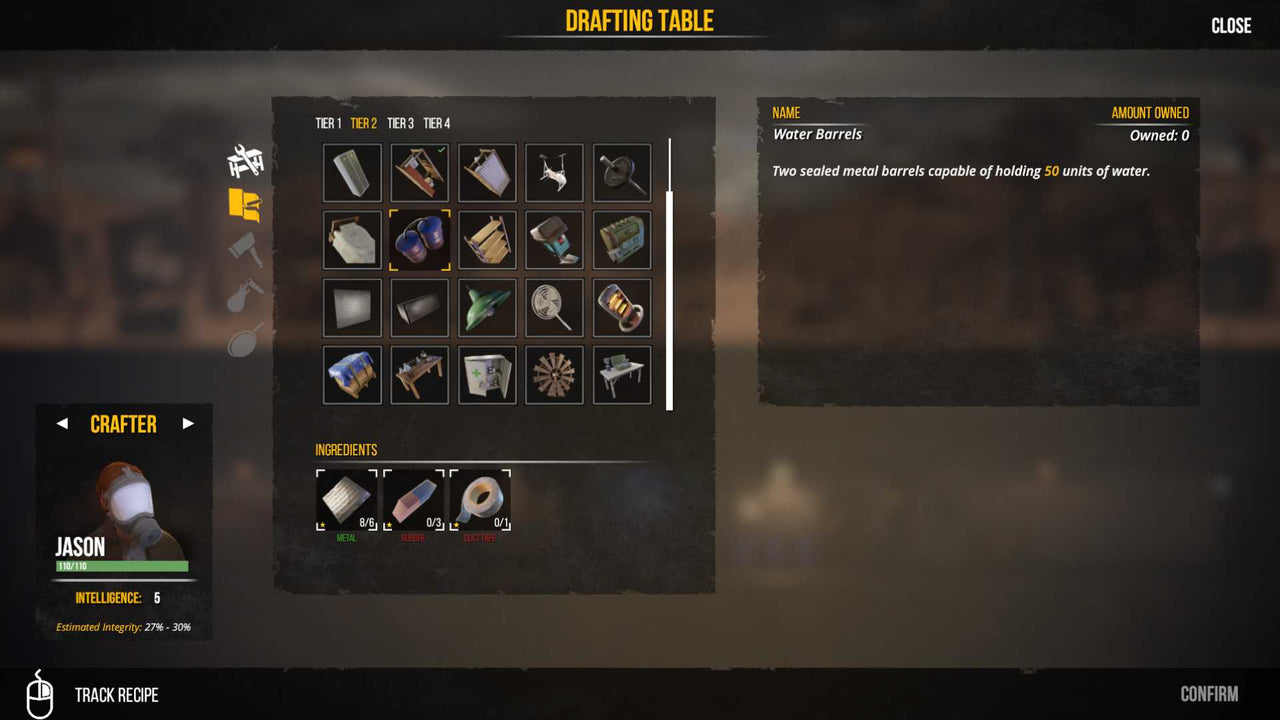Click the Metal ingredient thumbnail
1280x720 pixels.
point(345,500)
